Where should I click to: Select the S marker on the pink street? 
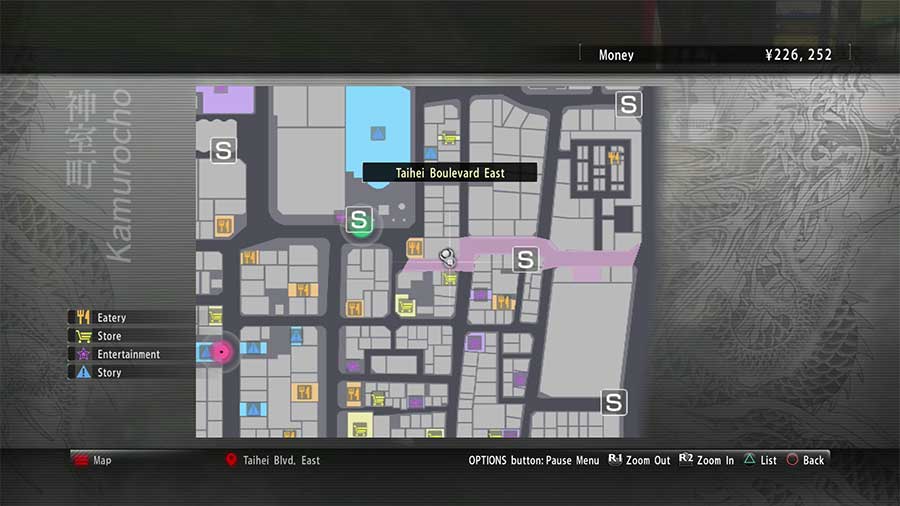pos(525,260)
